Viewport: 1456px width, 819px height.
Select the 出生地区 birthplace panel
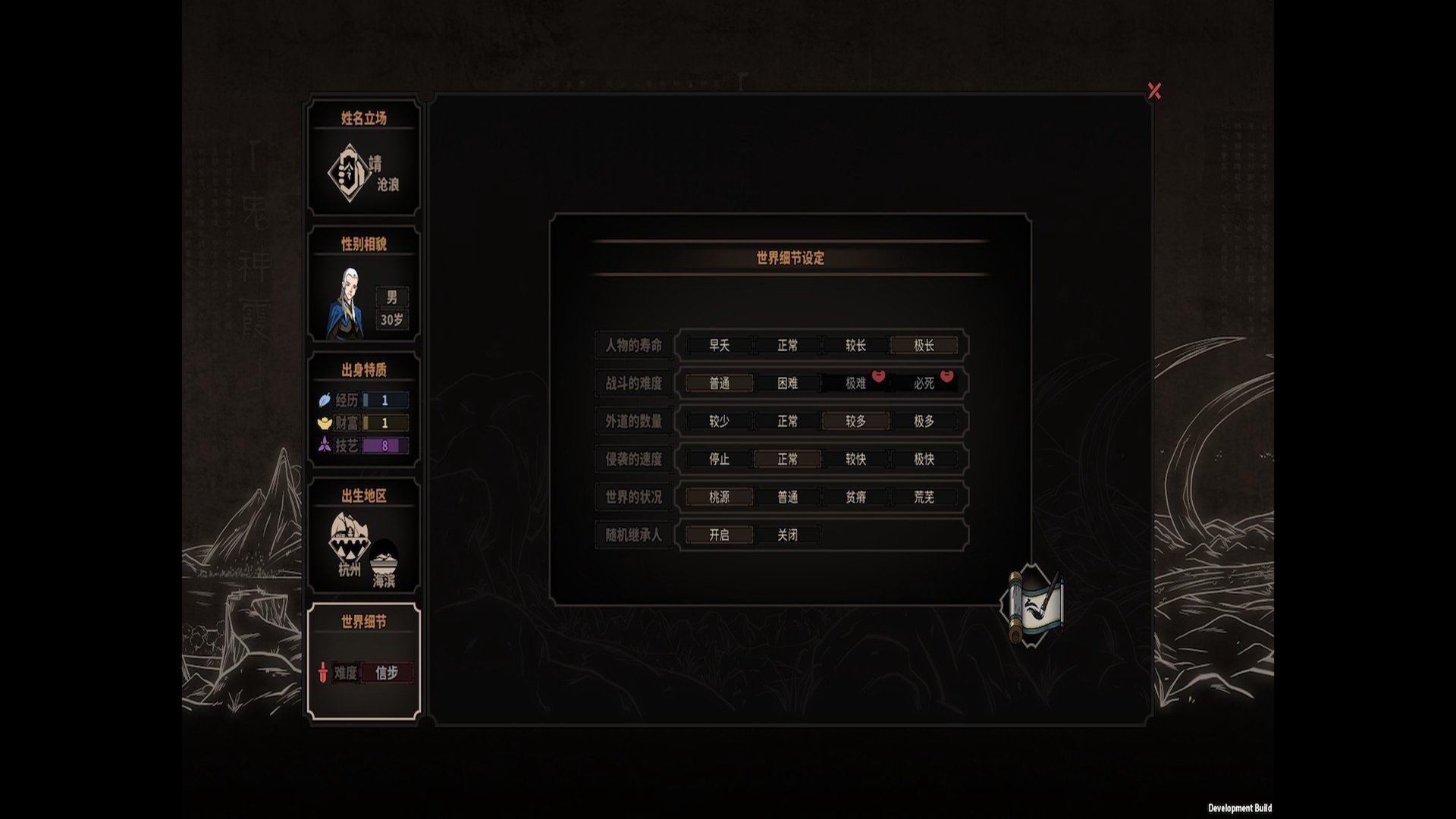pyautogui.click(x=364, y=536)
